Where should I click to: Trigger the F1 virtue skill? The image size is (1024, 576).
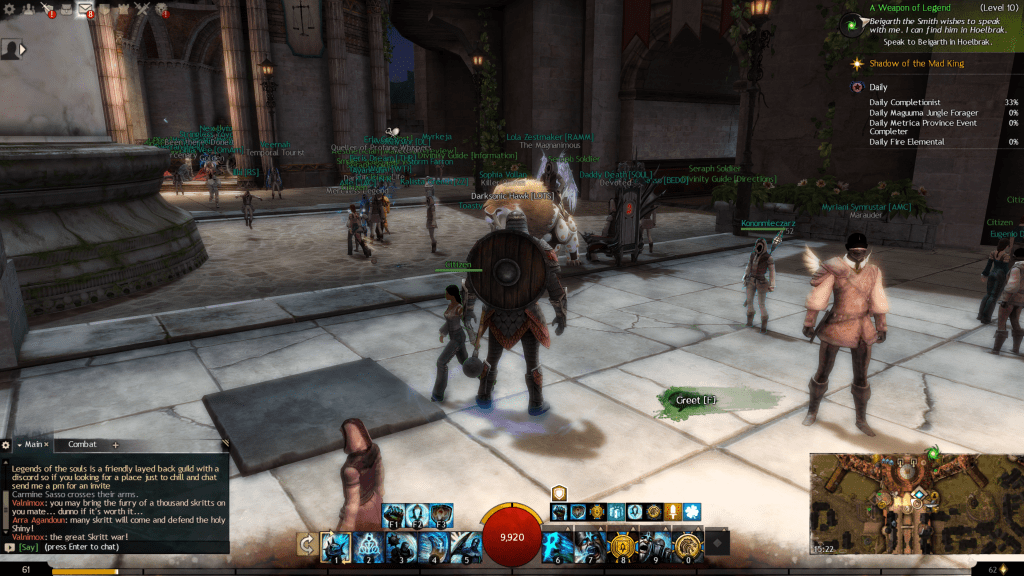coord(391,516)
